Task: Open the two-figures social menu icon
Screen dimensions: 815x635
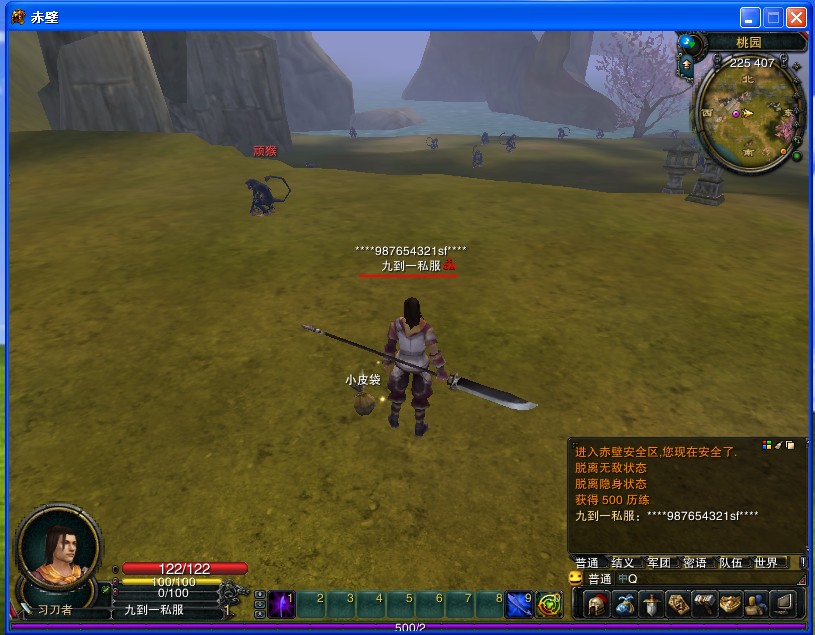Action: point(755,604)
